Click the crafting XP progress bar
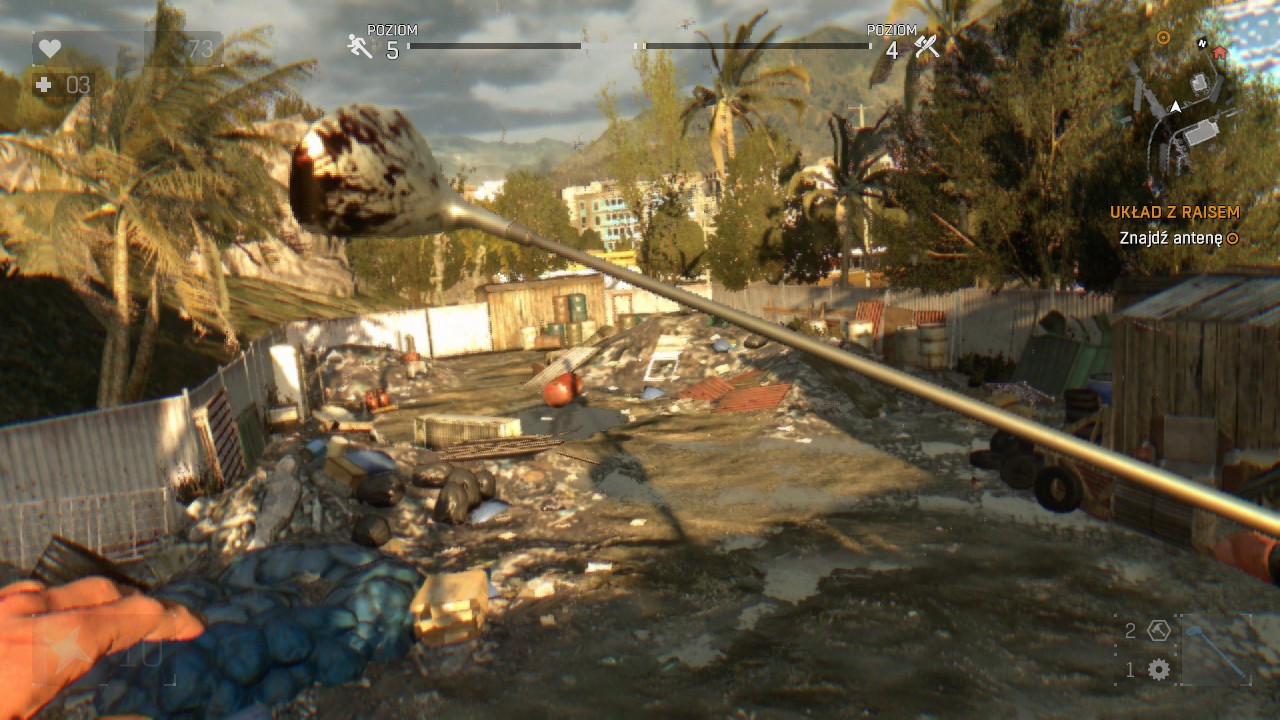This screenshot has height=720, width=1280. [755, 45]
